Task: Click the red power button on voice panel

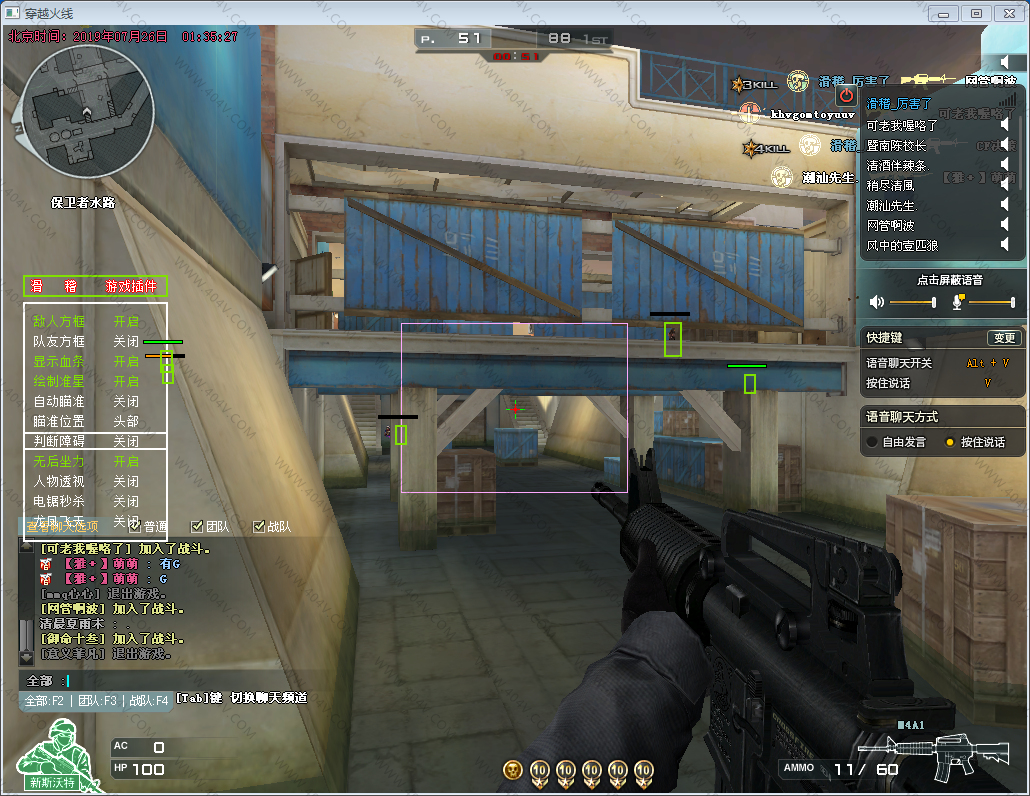Action: [x=846, y=95]
